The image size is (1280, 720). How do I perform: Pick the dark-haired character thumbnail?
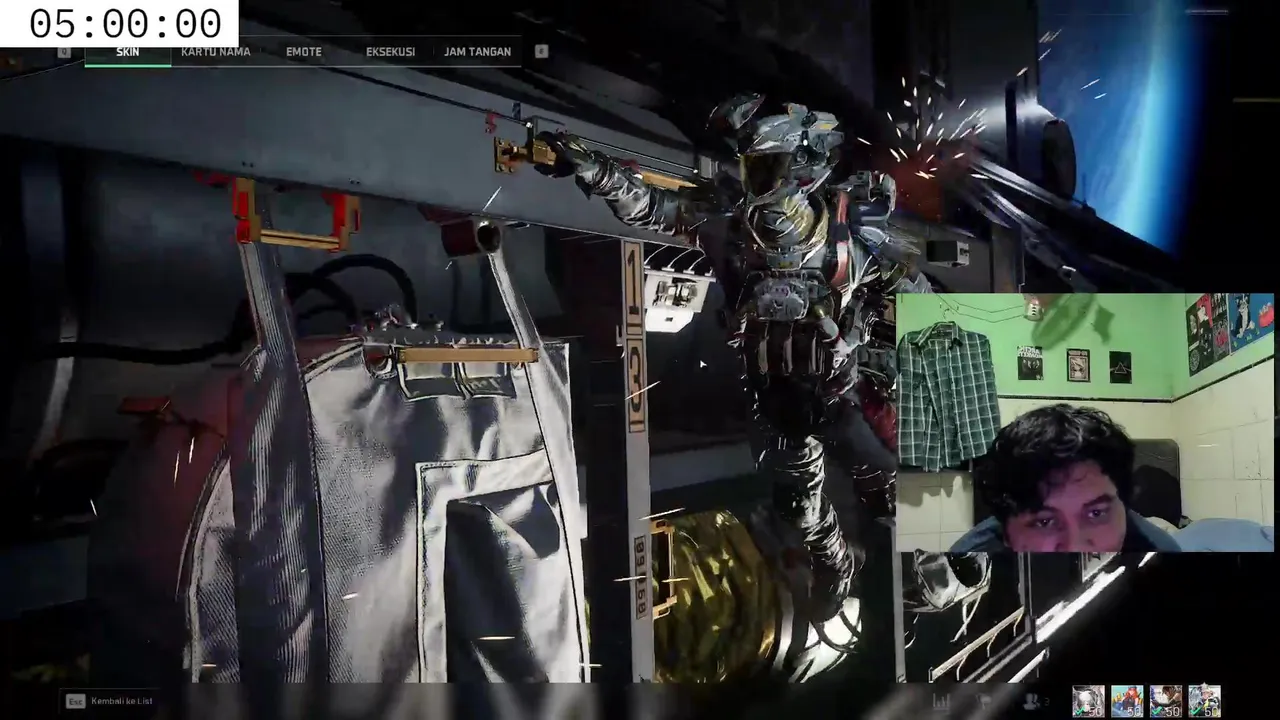[x=1166, y=701]
